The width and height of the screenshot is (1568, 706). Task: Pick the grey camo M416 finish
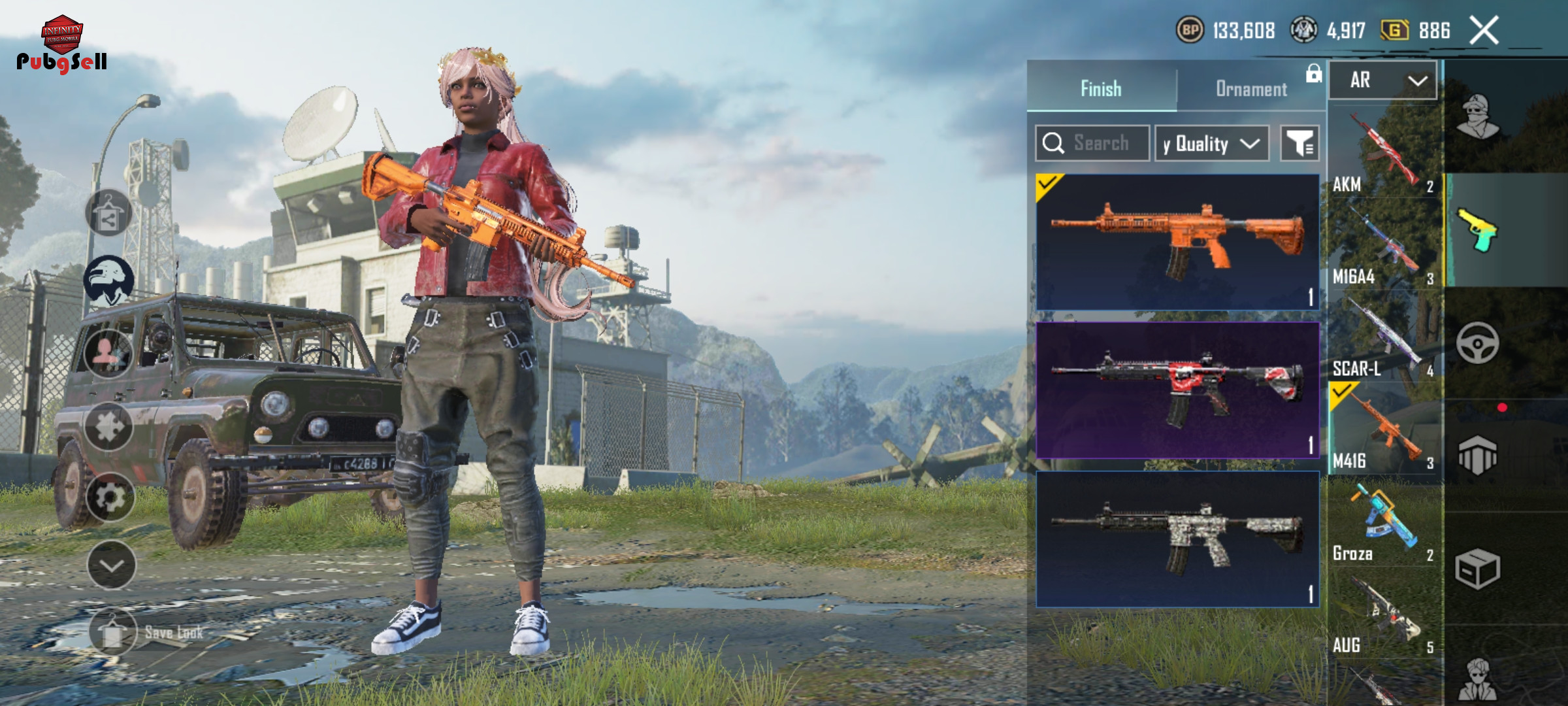pyautogui.click(x=1177, y=539)
